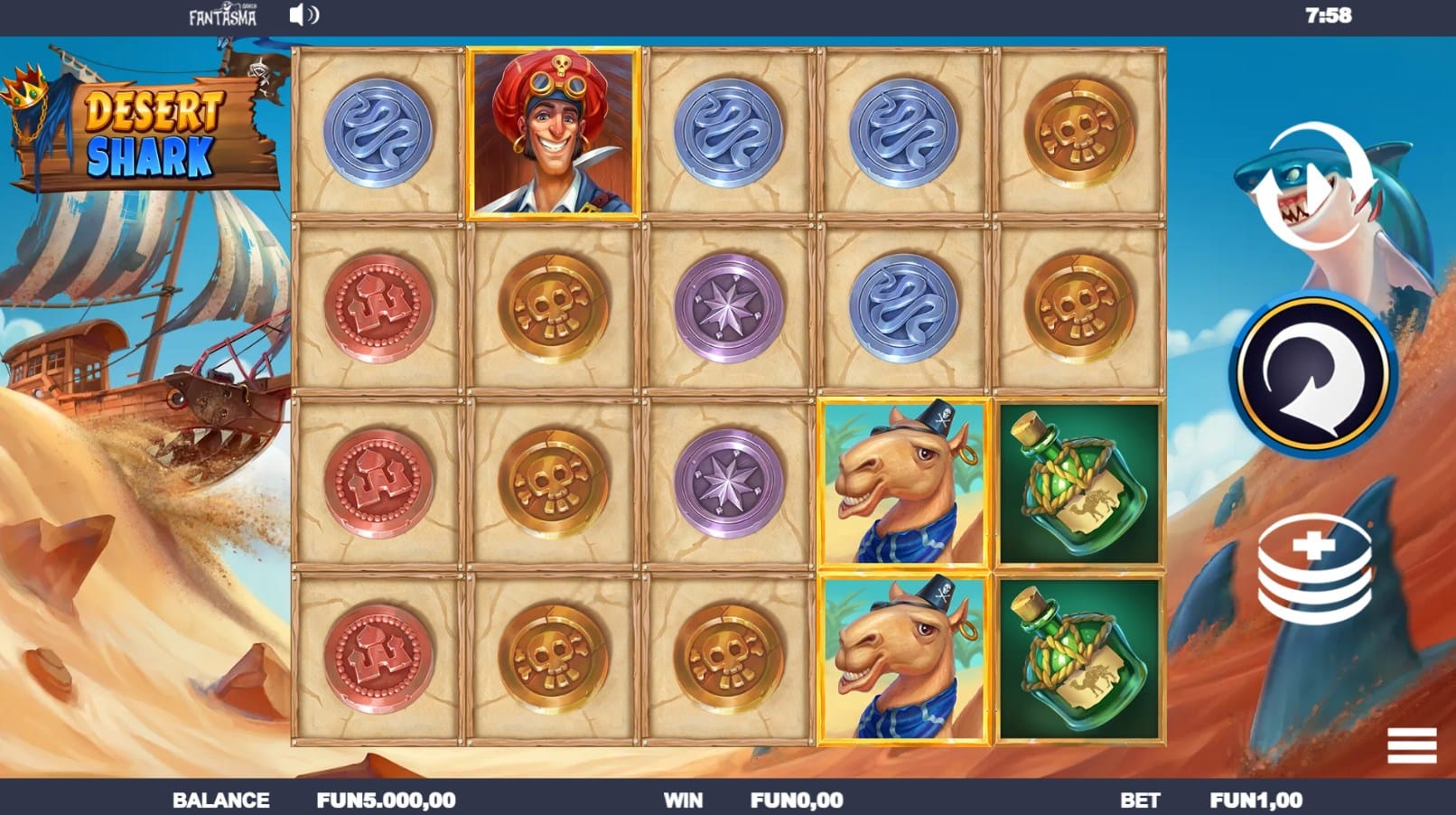Open bet settings via the coin stack icon
Image resolution: width=1456 pixels, height=815 pixels.
[x=1314, y=571]
